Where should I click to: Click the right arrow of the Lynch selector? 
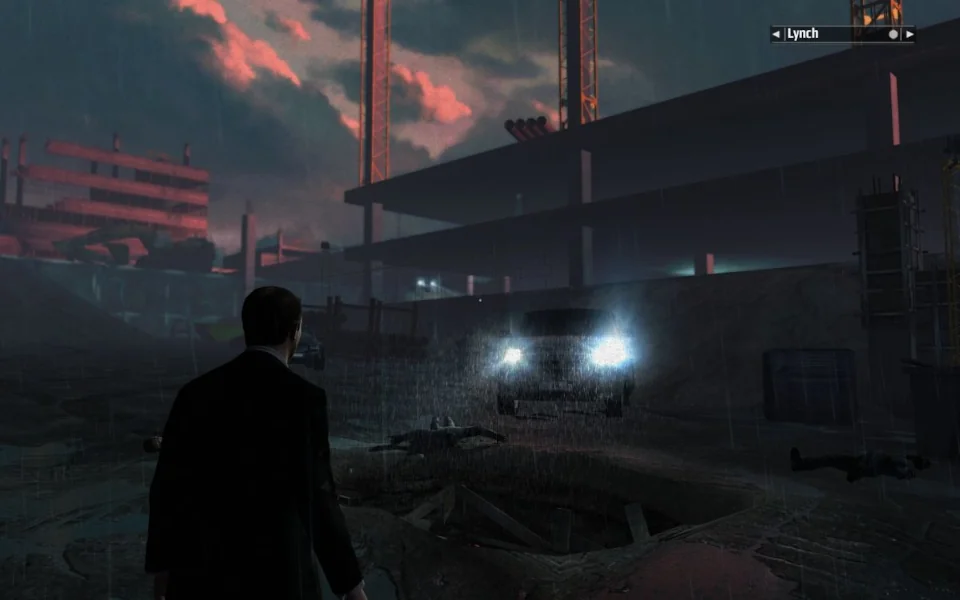pyautogui.click(x=908, y=34)
